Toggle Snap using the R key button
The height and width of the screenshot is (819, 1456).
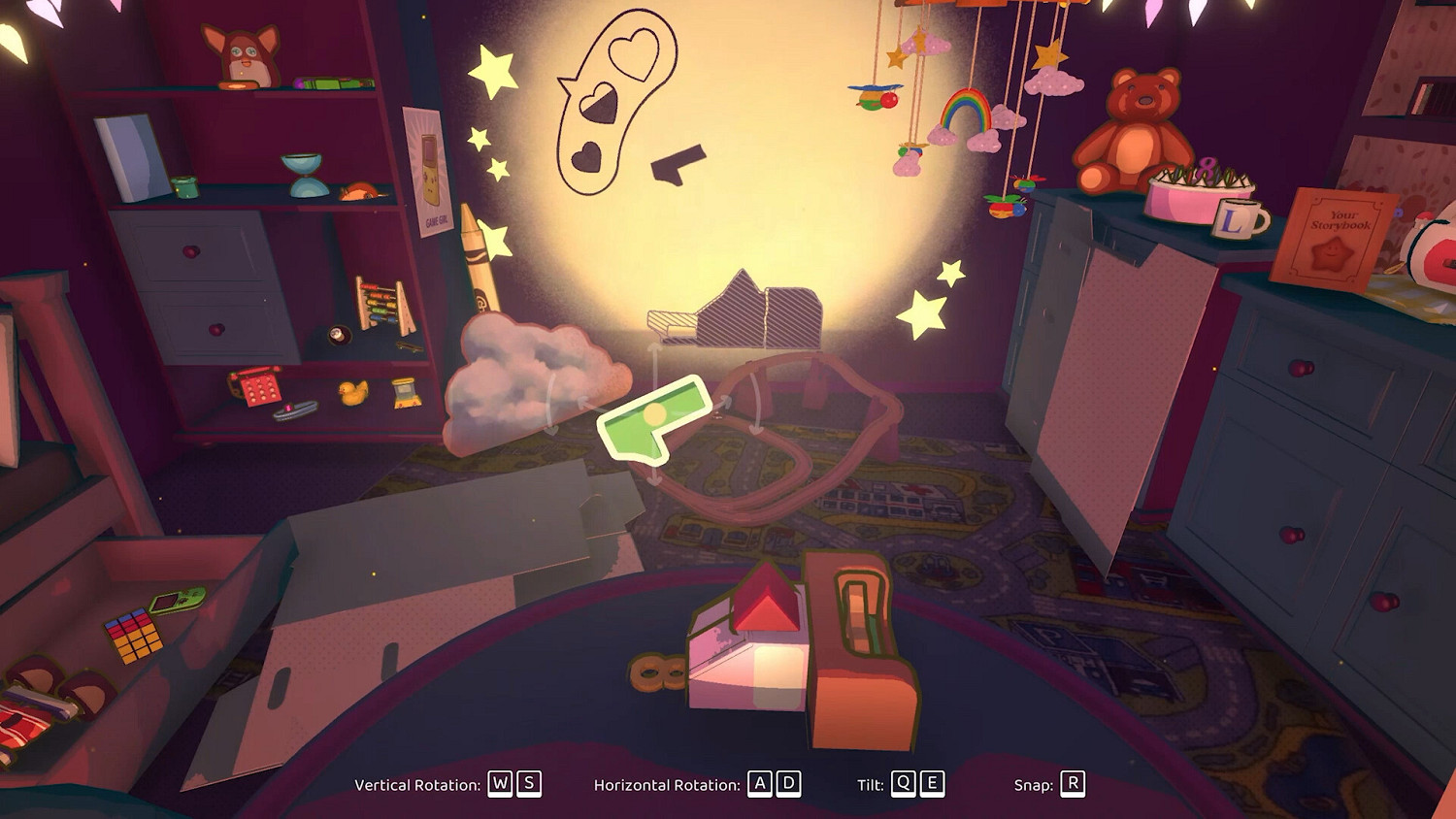[x=1071, y=784]
